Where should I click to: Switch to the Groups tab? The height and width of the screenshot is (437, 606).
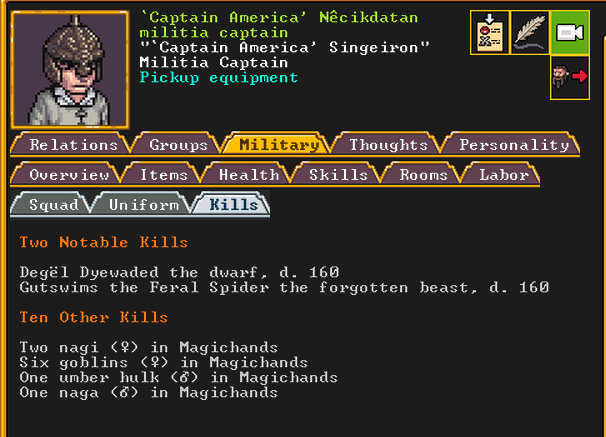point(178,145)
